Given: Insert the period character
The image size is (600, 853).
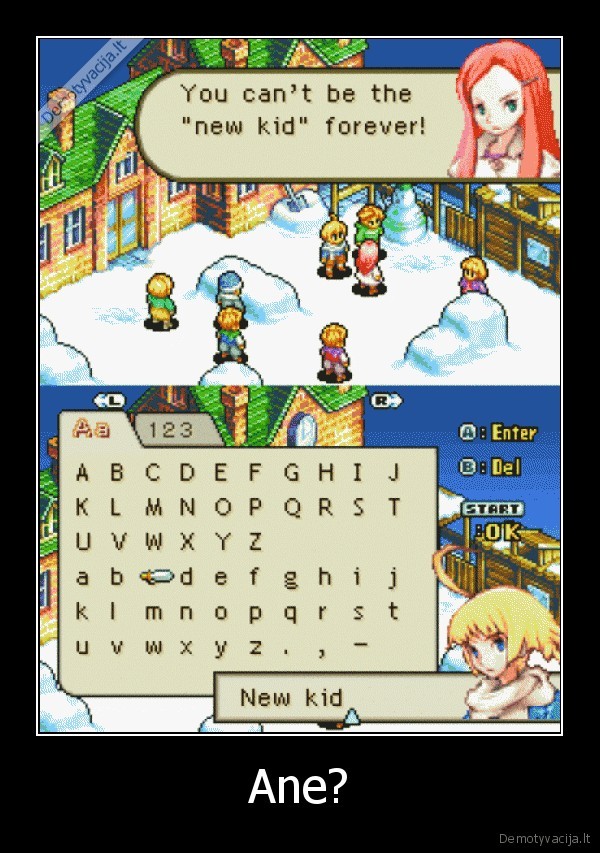Looking at the screenshot, I should [291, 649].
